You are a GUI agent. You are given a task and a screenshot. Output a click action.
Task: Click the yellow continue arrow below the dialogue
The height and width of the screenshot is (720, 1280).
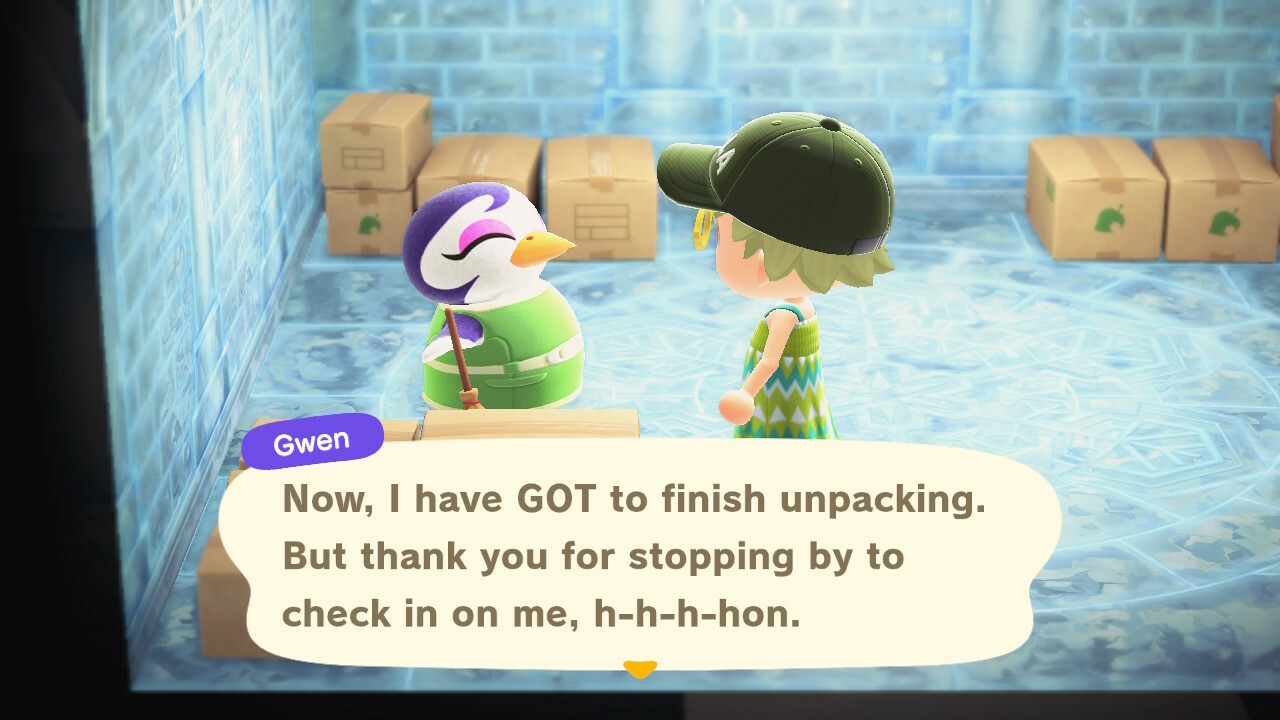tap(640, 668)
